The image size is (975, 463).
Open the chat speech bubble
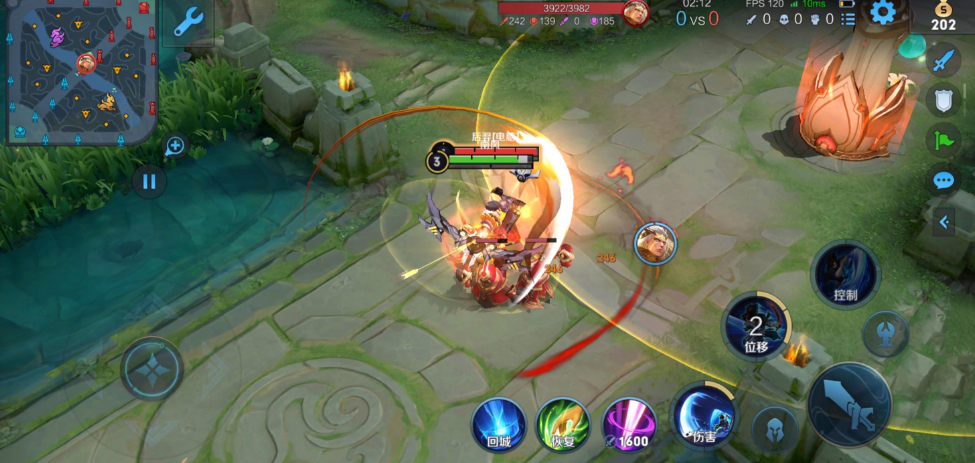pyautogui.click(x=943, y=181)
